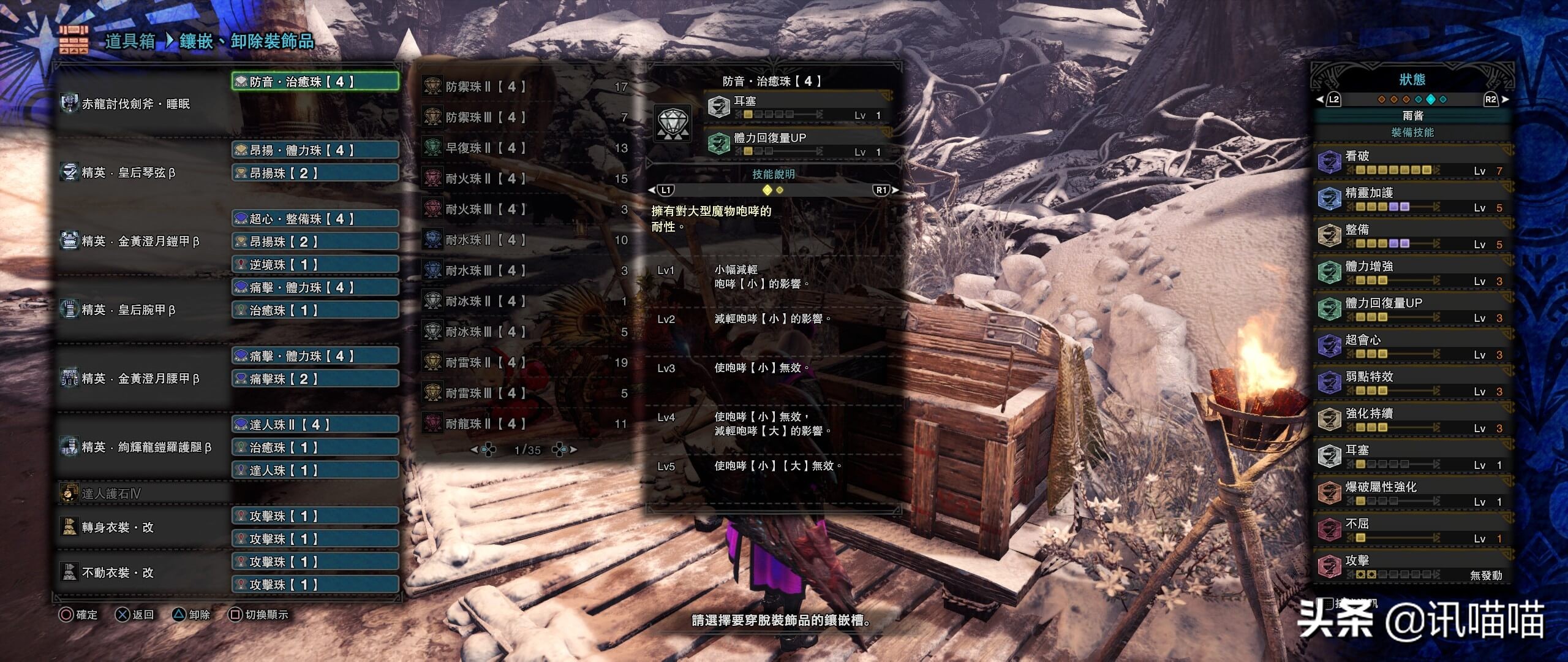Viewport: 1568px width, 662px height.
Task: Select the 耐火珠II【4】 list entry
Action: click(x=526, y=178)
